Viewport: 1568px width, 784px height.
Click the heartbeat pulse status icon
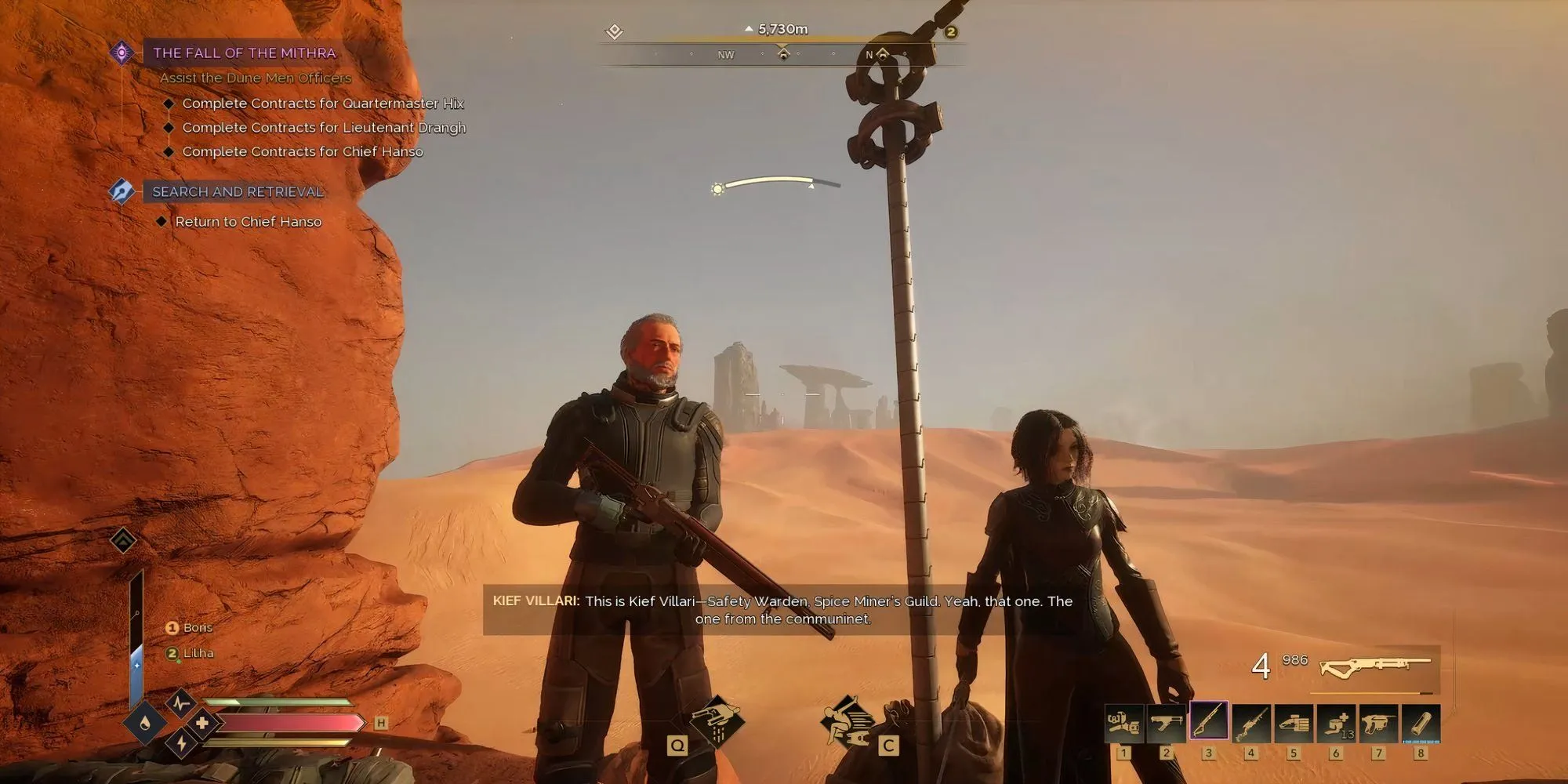181,702
